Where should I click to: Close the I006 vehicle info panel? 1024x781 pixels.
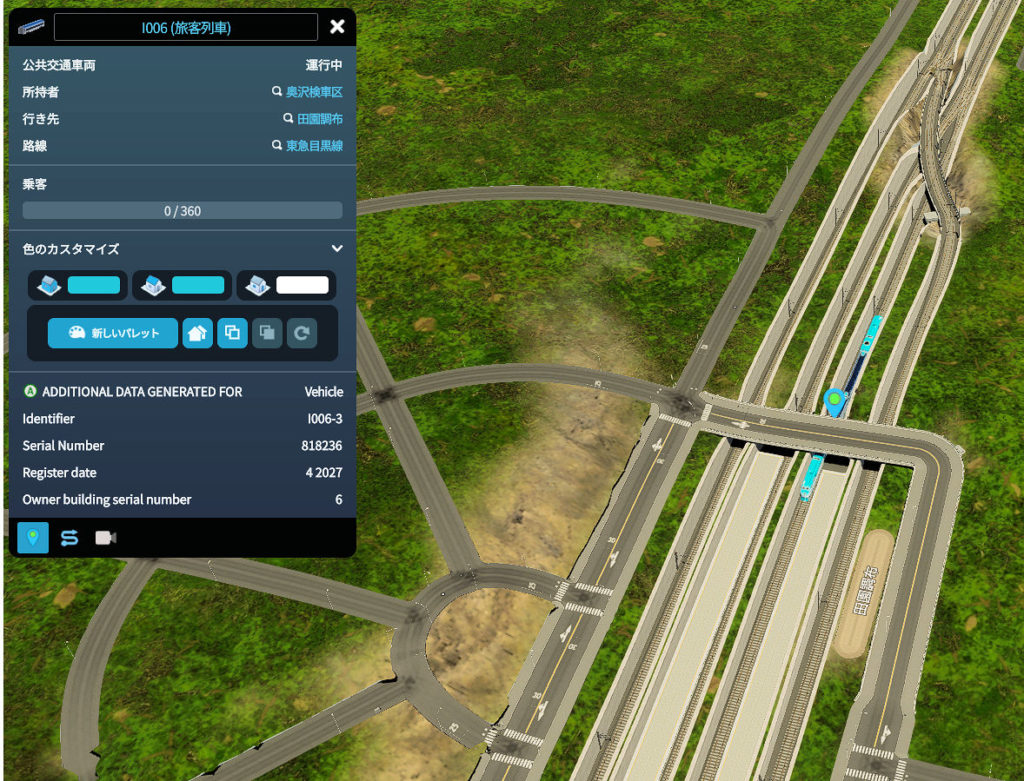pyautogui.click(x=337, y=27)
